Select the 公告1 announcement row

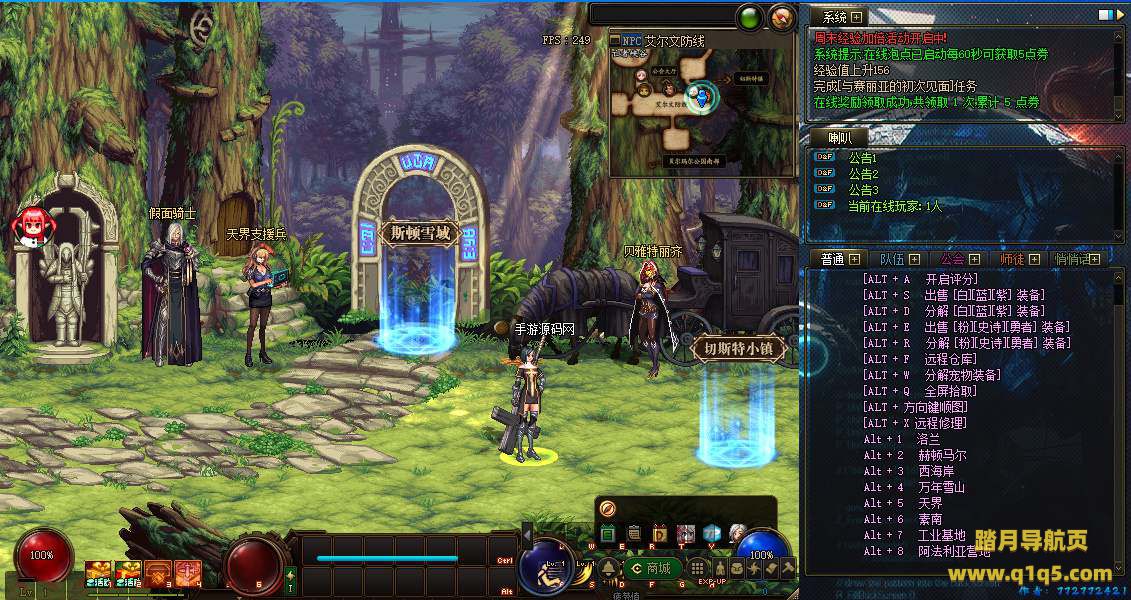point(862,158)
